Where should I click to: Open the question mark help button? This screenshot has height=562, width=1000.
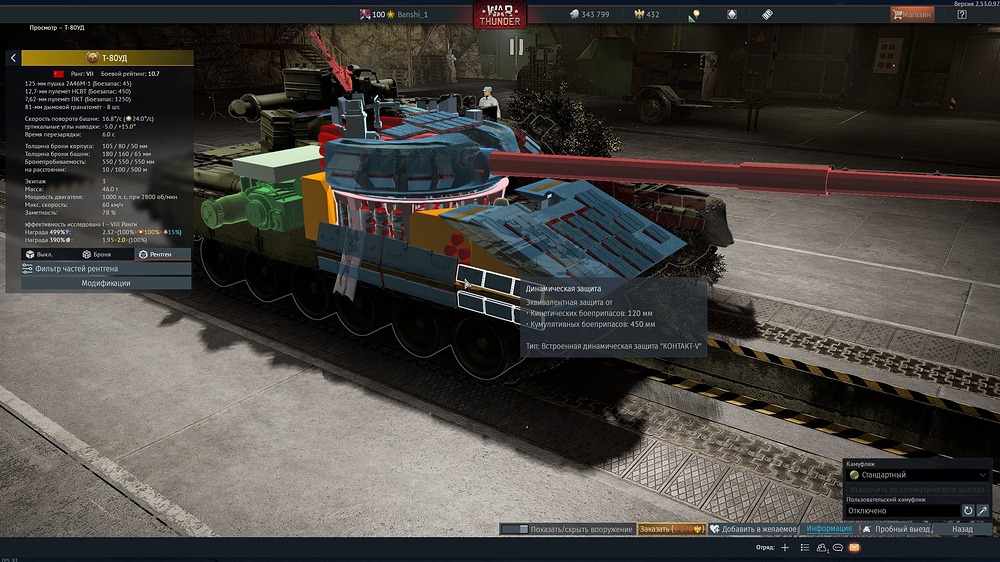961,14
